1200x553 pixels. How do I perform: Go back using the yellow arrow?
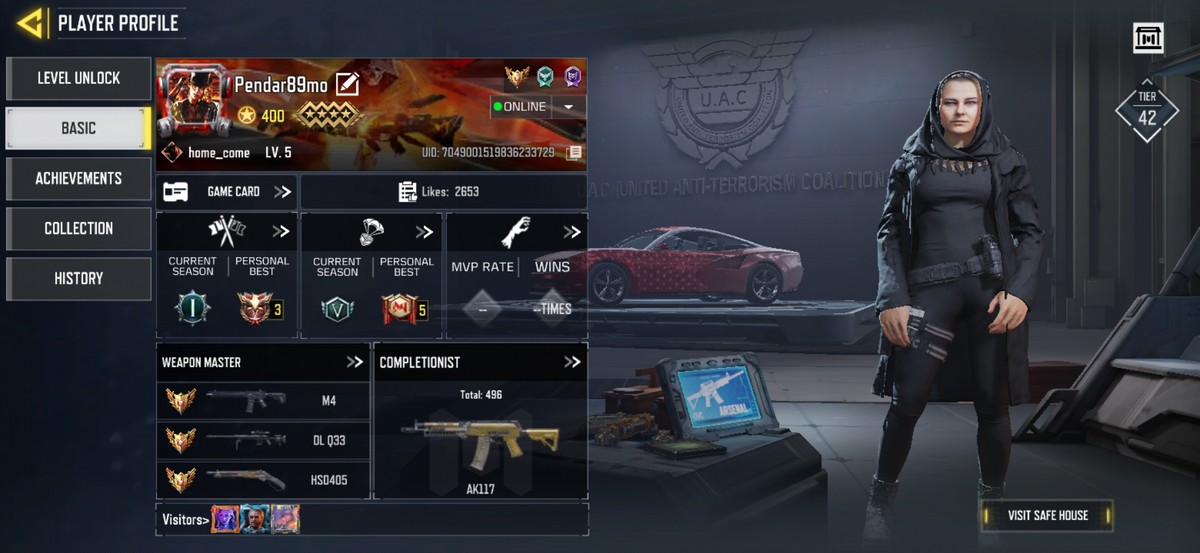pos(30,22)
